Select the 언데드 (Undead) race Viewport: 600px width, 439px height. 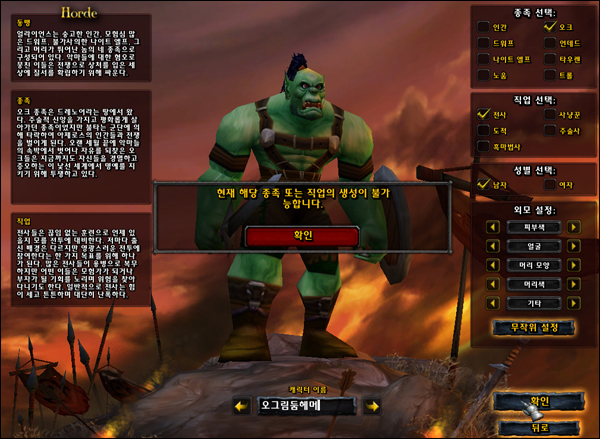(x=550, y=44)
